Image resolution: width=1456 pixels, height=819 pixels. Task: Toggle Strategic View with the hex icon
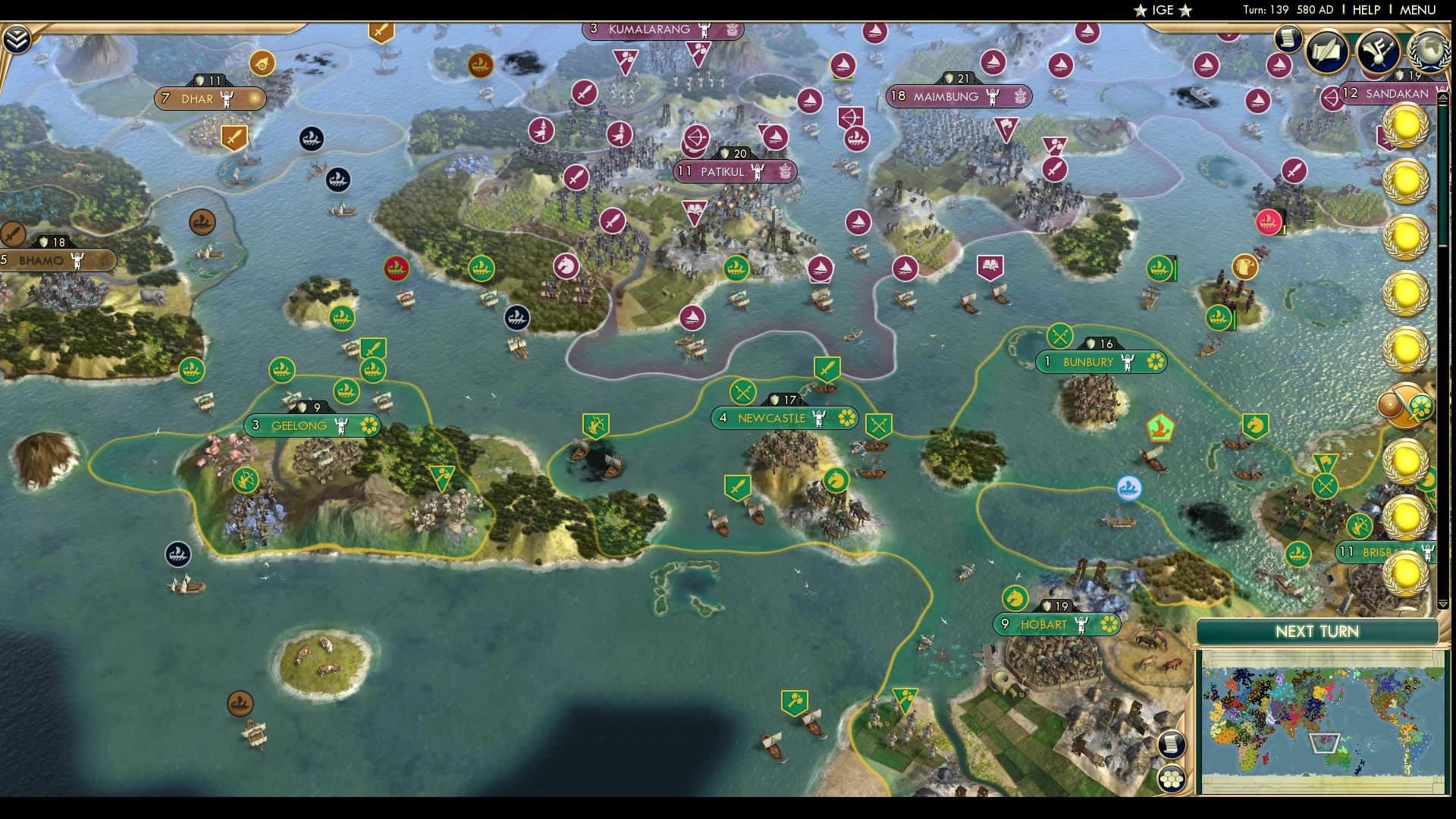[1172, 778]
